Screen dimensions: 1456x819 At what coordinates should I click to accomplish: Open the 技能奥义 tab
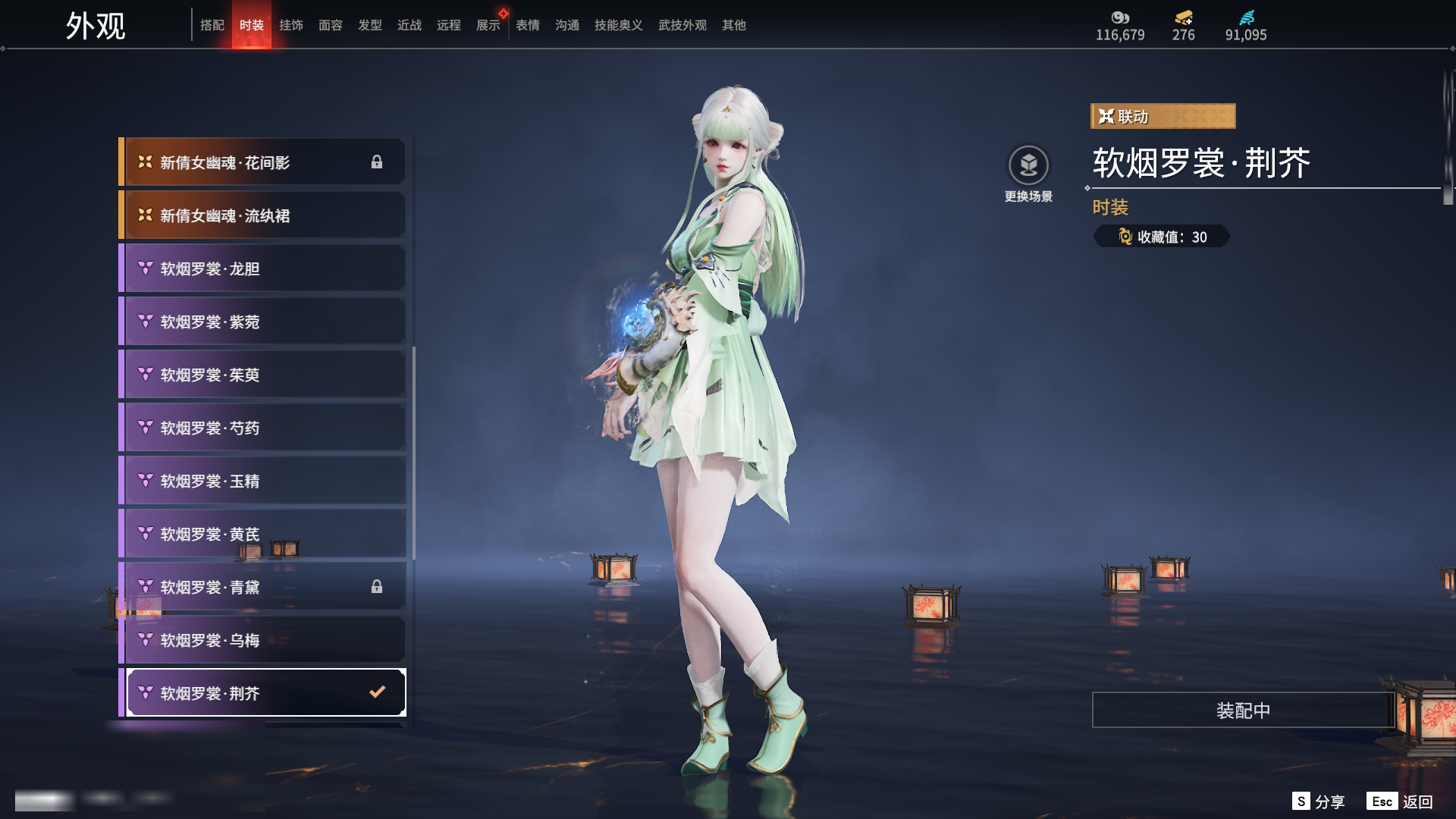(x=619, y=25)
